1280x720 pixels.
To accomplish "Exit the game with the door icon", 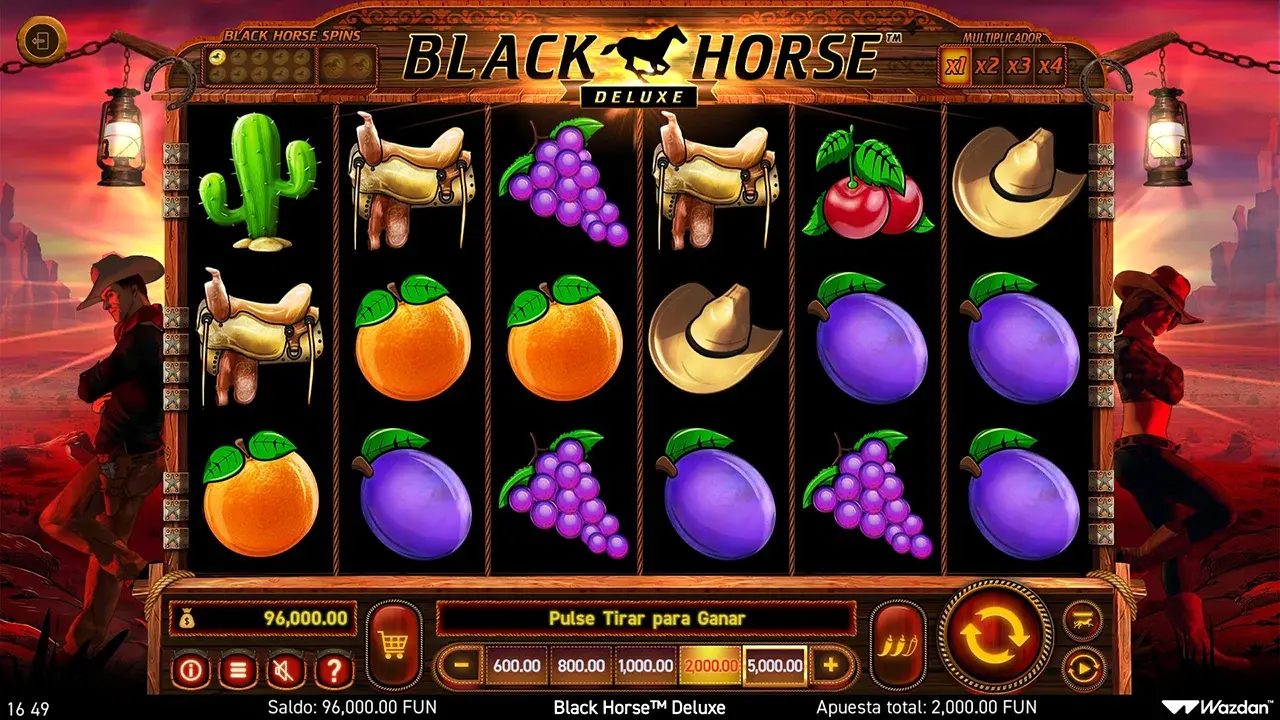I will click(x=42, y=41).
